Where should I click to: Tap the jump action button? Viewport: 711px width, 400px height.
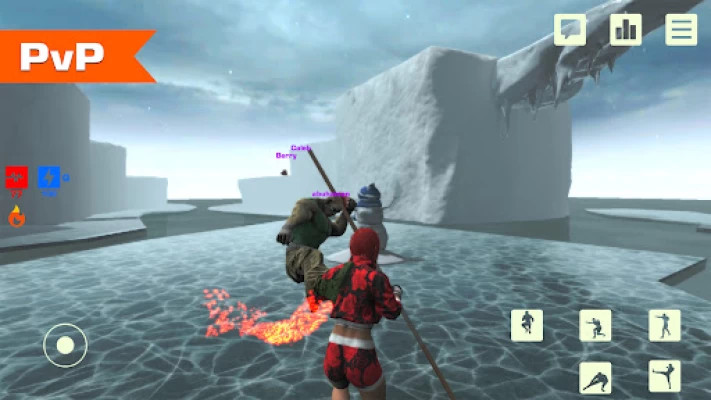tap(527, 324)
